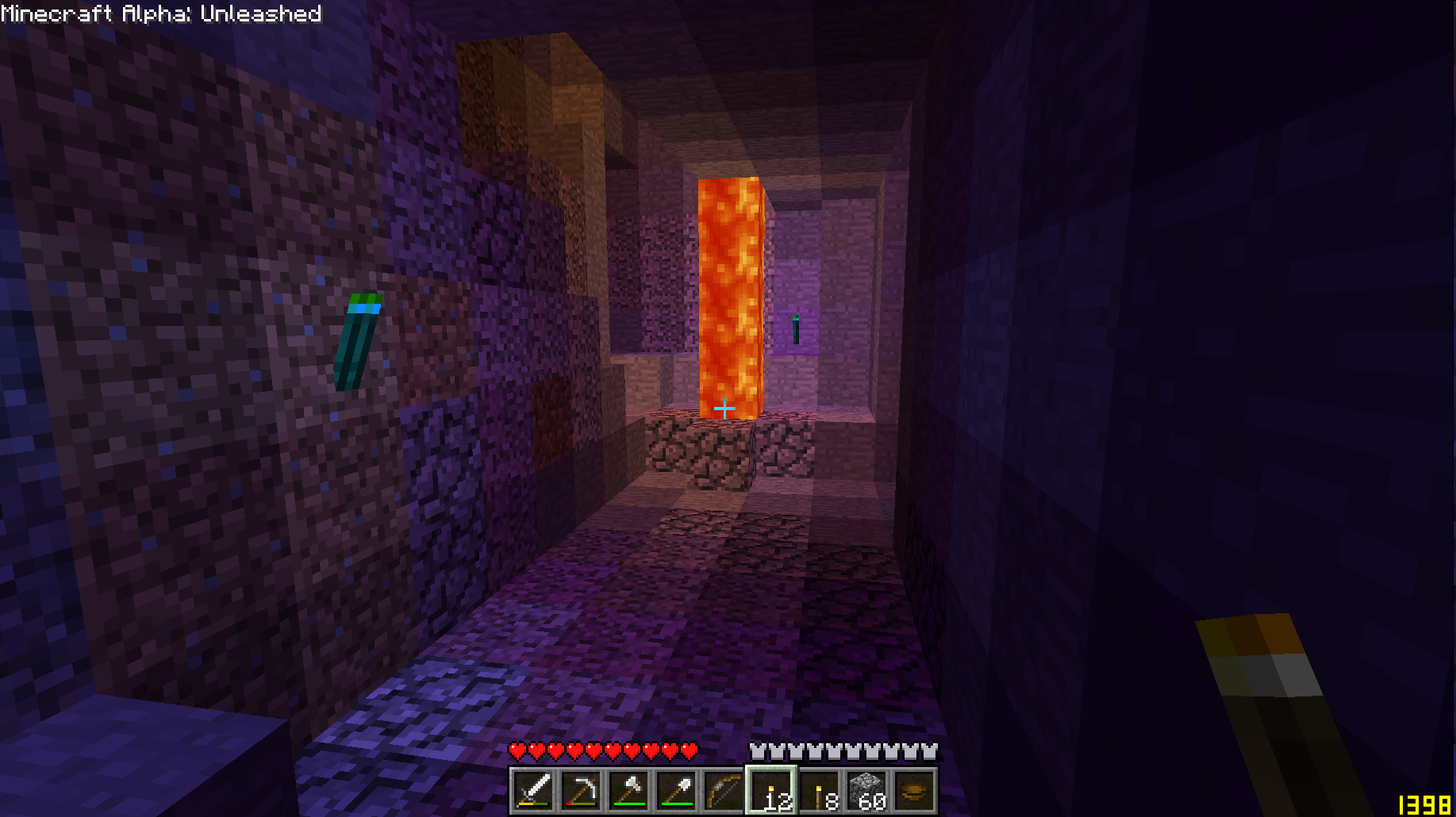
Task: Select the stack of 12 torches
Action: click(771, 791)
